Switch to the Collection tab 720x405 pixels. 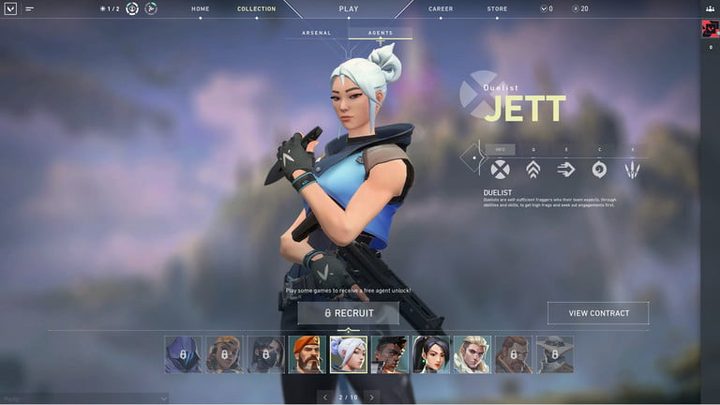click(256, 9)
